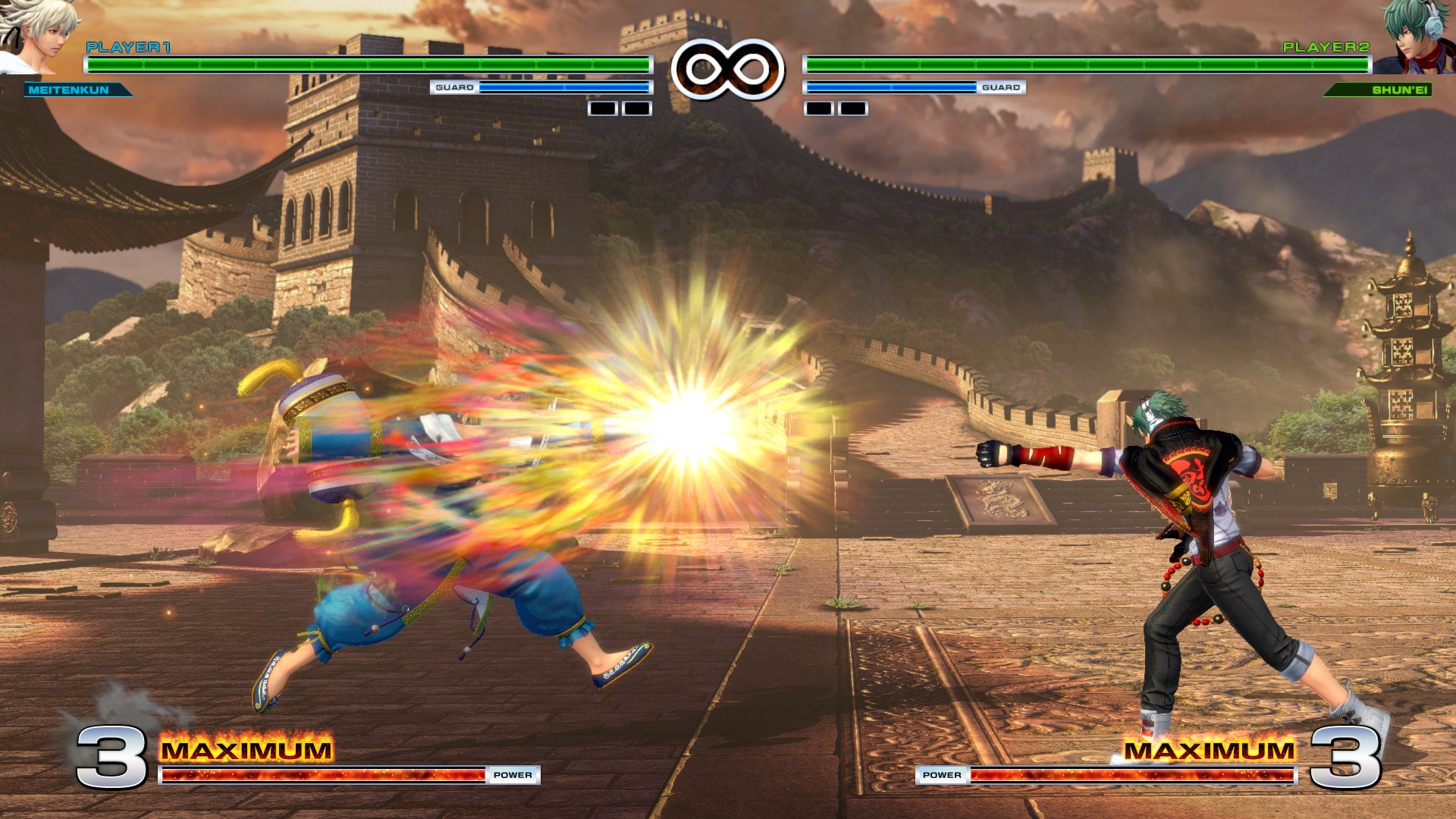Click Player2's first stock icon
This screenshot has height=819, width=1456.
click(x=817, y=110)
